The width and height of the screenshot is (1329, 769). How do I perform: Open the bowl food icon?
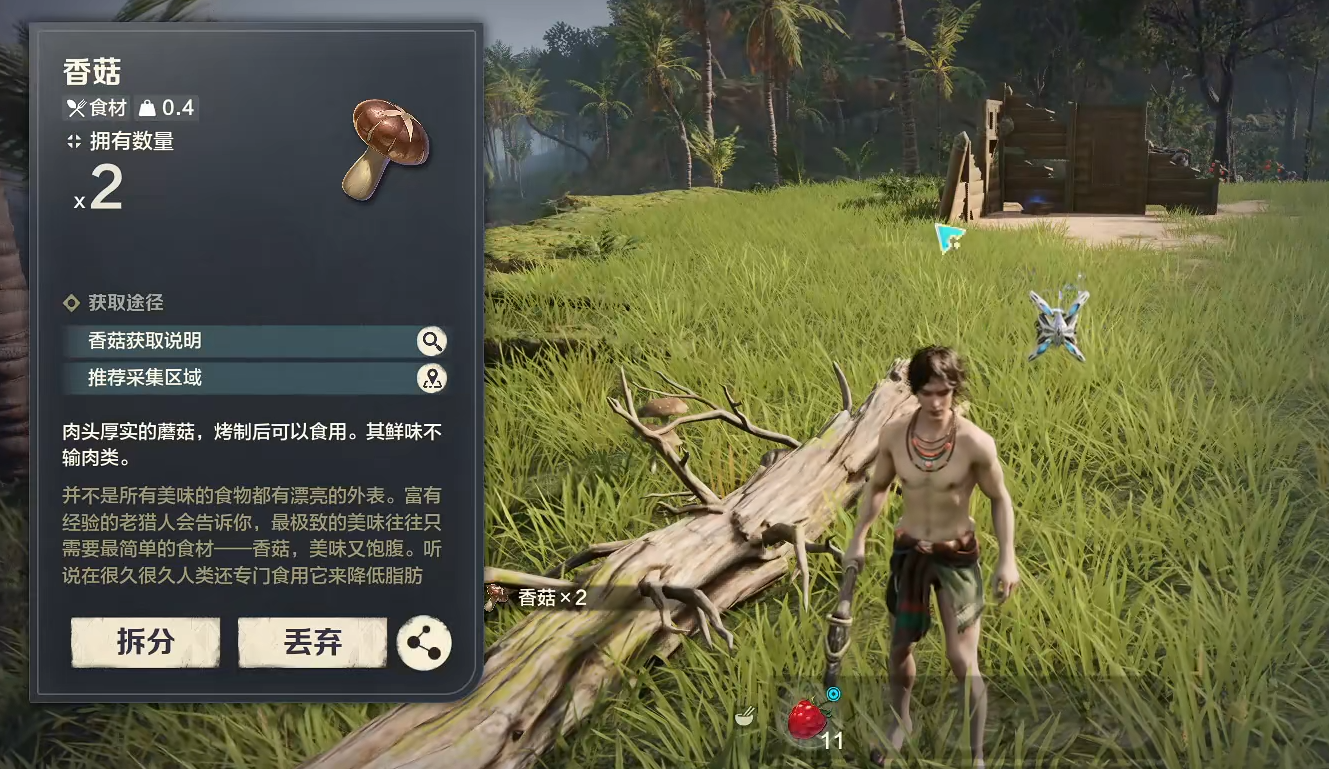(x=745, y=716)
